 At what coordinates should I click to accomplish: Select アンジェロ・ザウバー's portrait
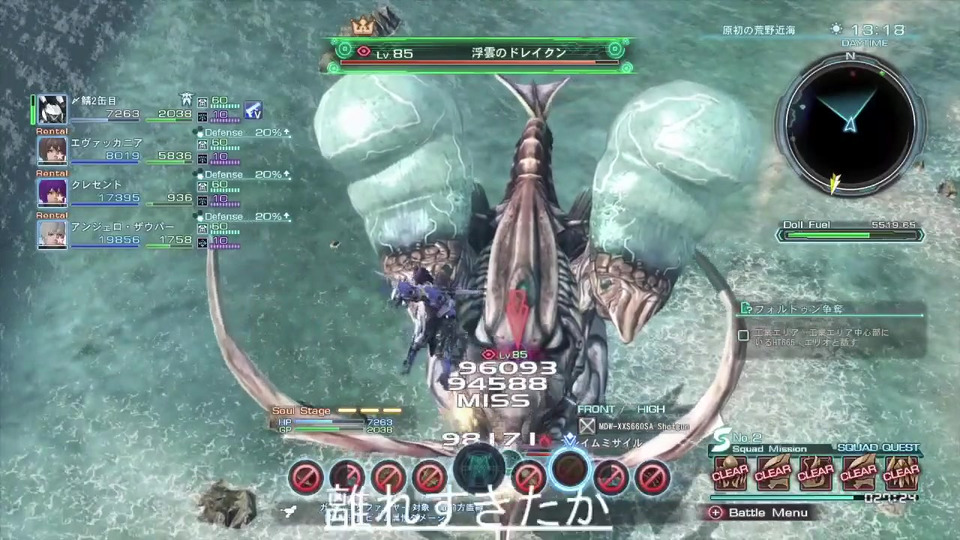(x=53, y=234)
